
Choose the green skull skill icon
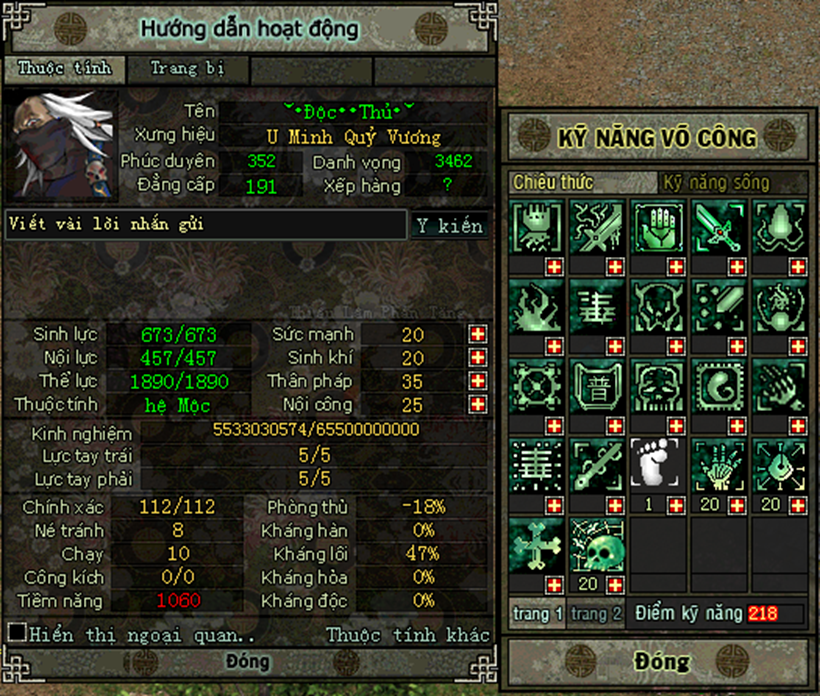(598, 545)
